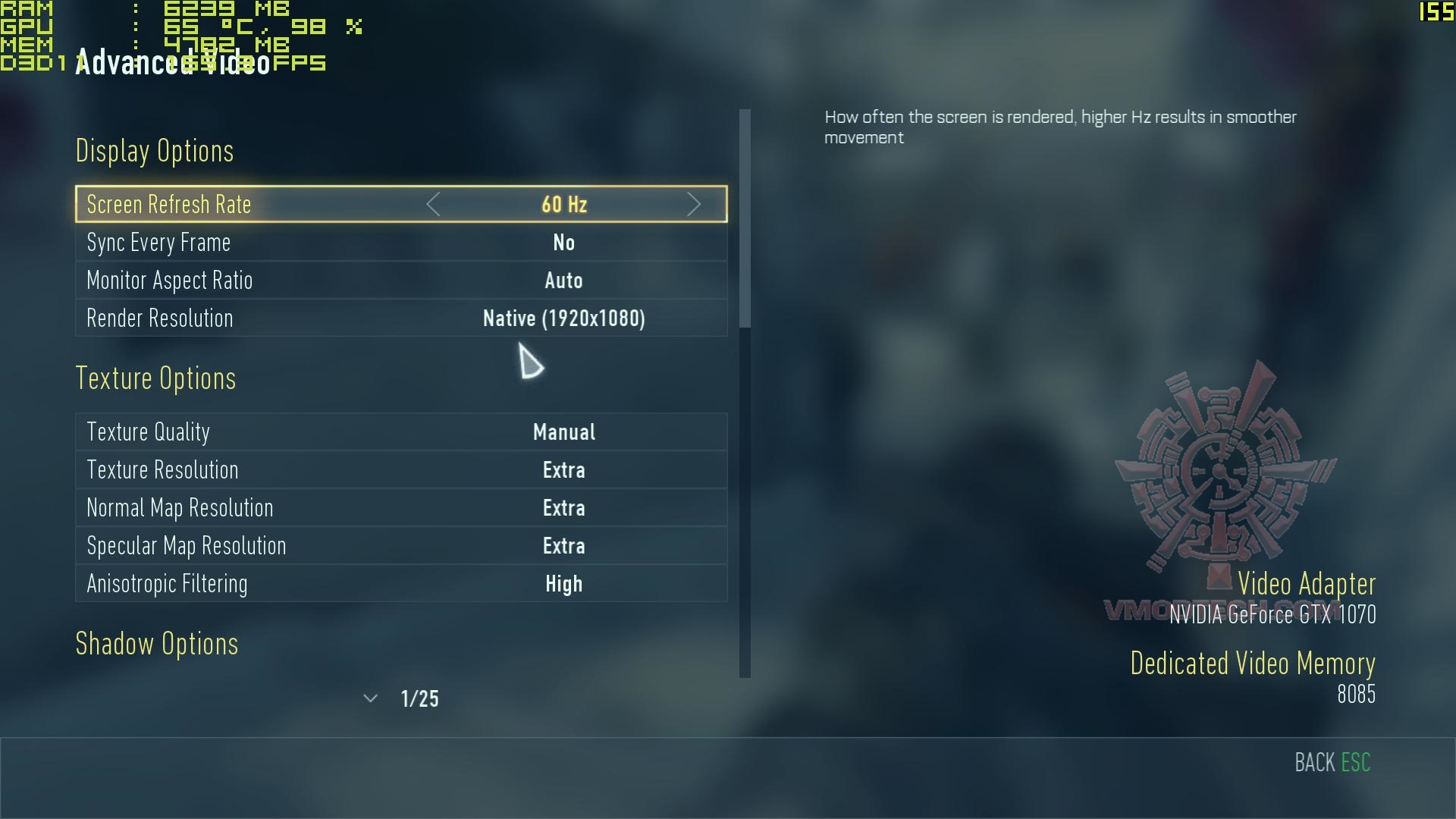Change the Texture Resolution setting
Screen dimensions: 1456x819
pos(401,470)
